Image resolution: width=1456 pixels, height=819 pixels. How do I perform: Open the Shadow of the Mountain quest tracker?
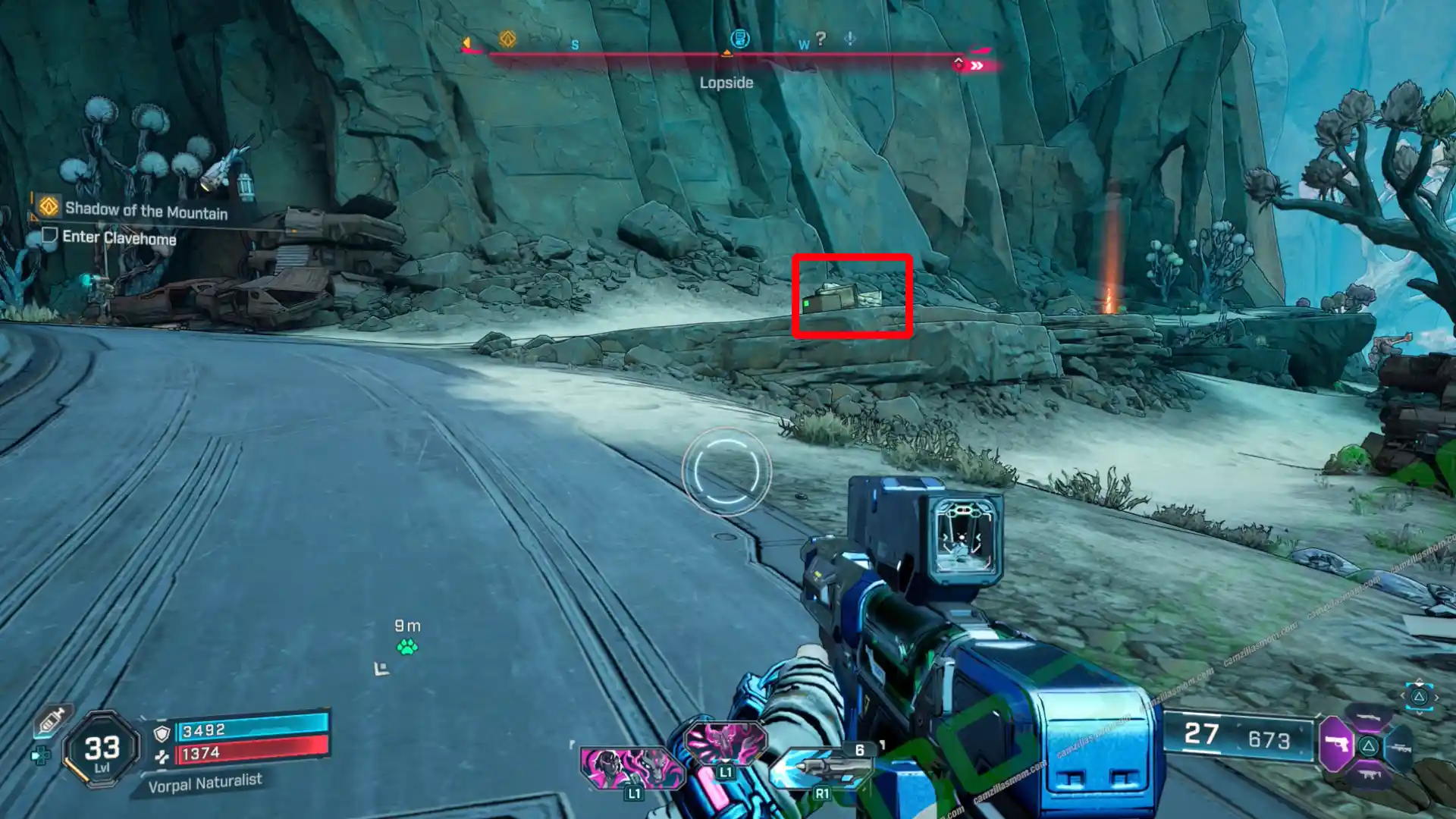(146, 211)
